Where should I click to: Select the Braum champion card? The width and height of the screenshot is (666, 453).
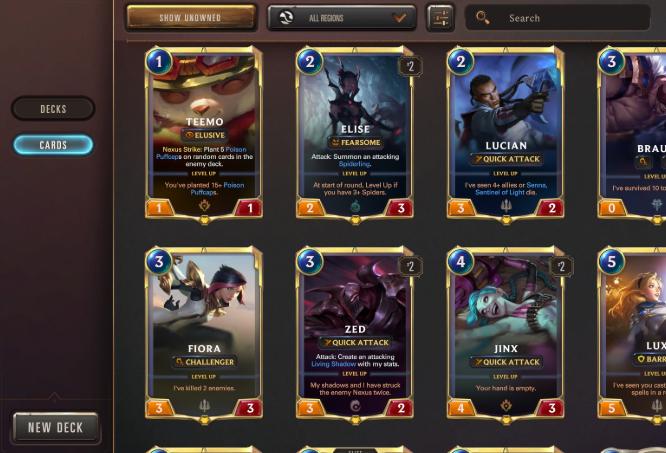click(636, 133)
